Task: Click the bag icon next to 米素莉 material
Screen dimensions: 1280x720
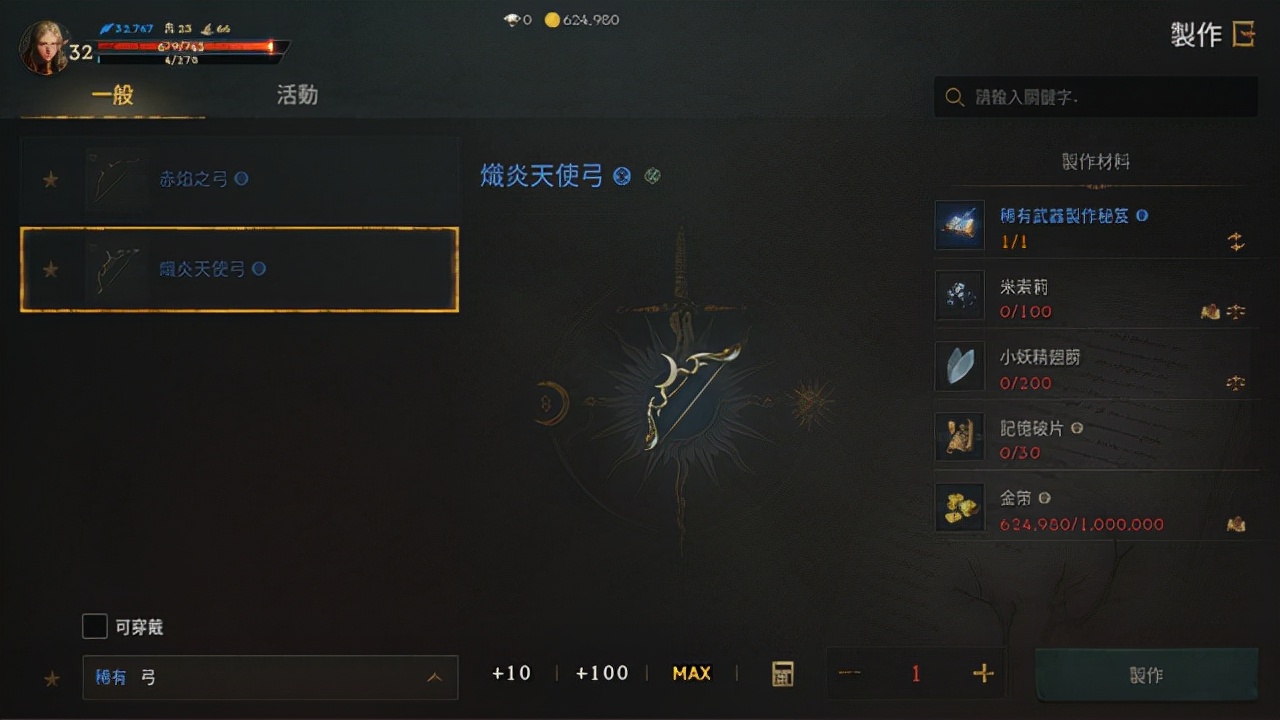Action: click(x=1210, y=312)
